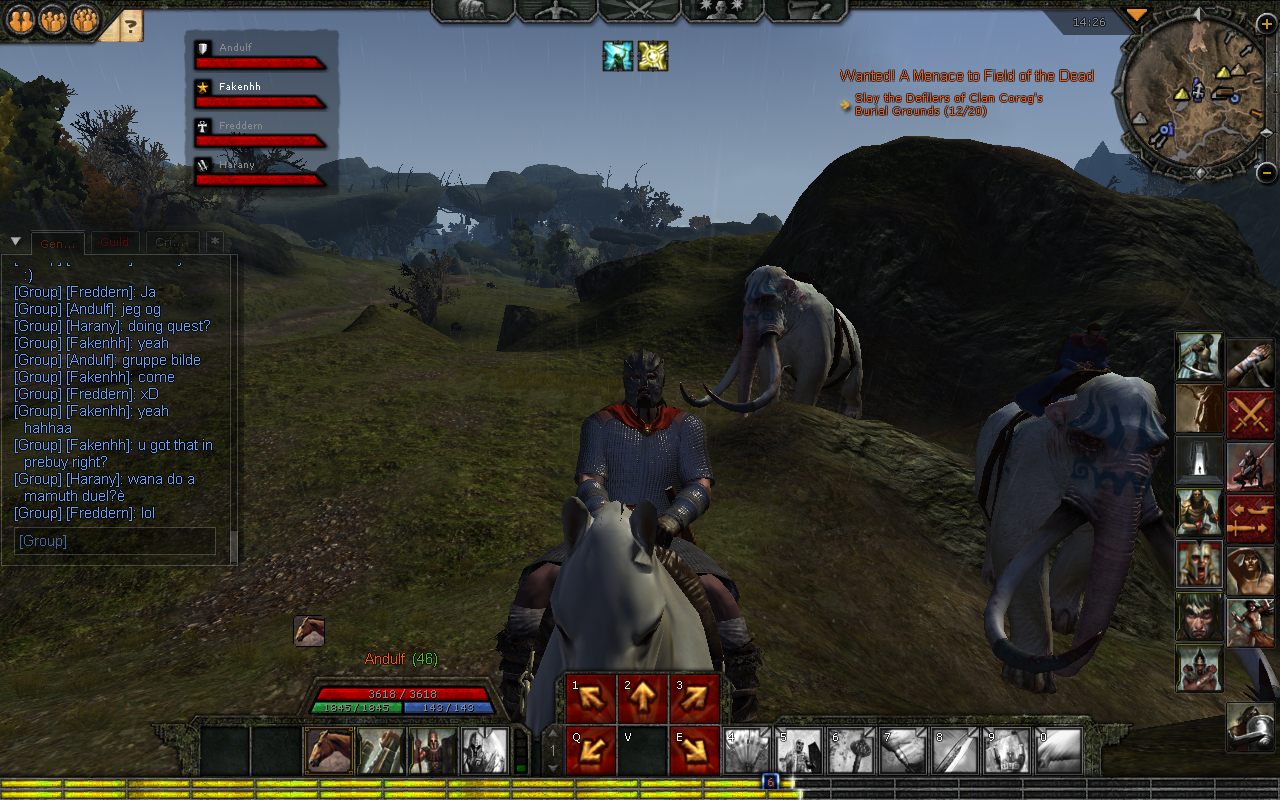The height and width of the screenshot is (800, 1280).
Task: Select party member Fakenhh in the group frame
Action: coord(260,94)
